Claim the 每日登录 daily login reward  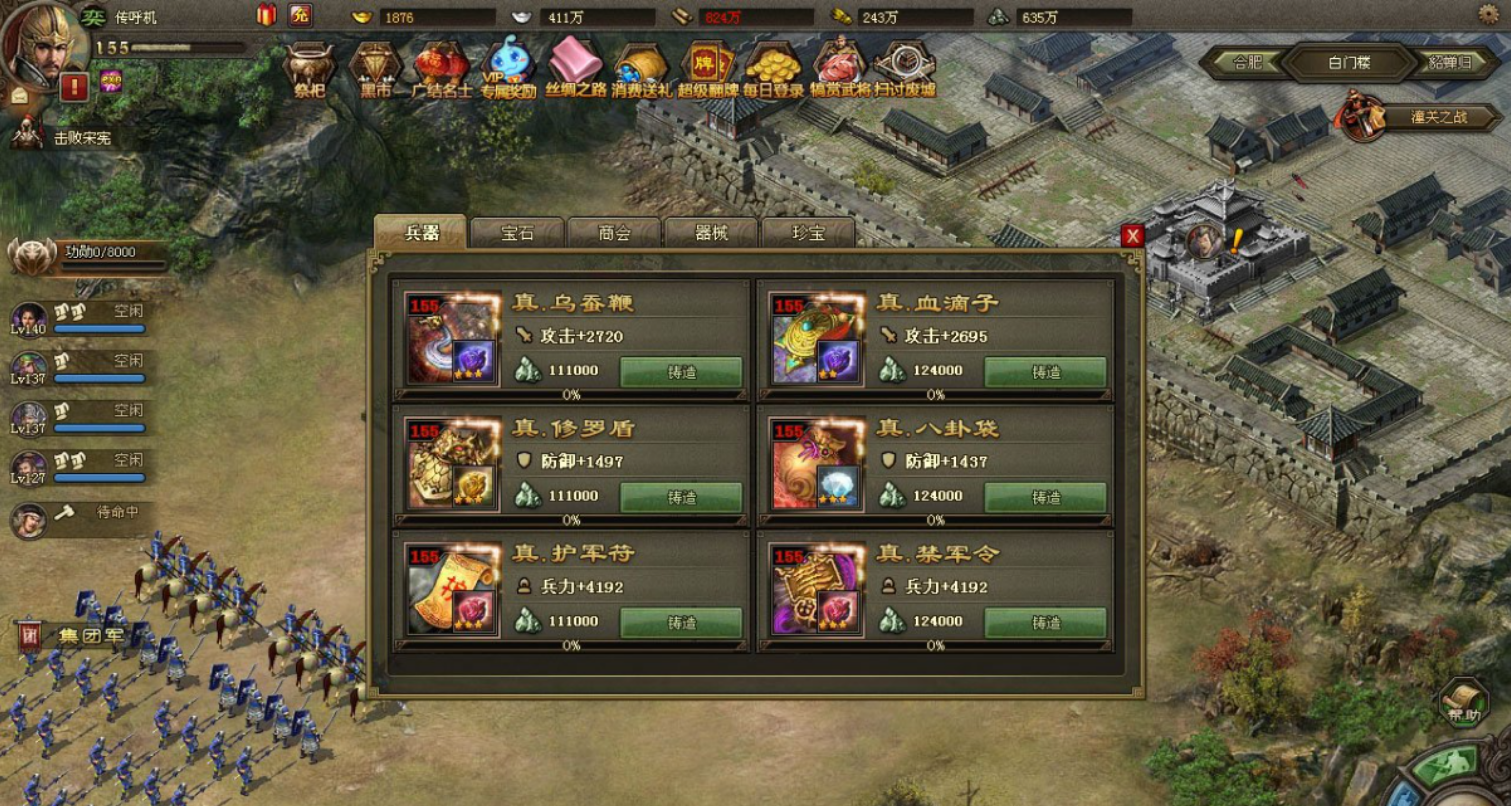tap(773, 68)
